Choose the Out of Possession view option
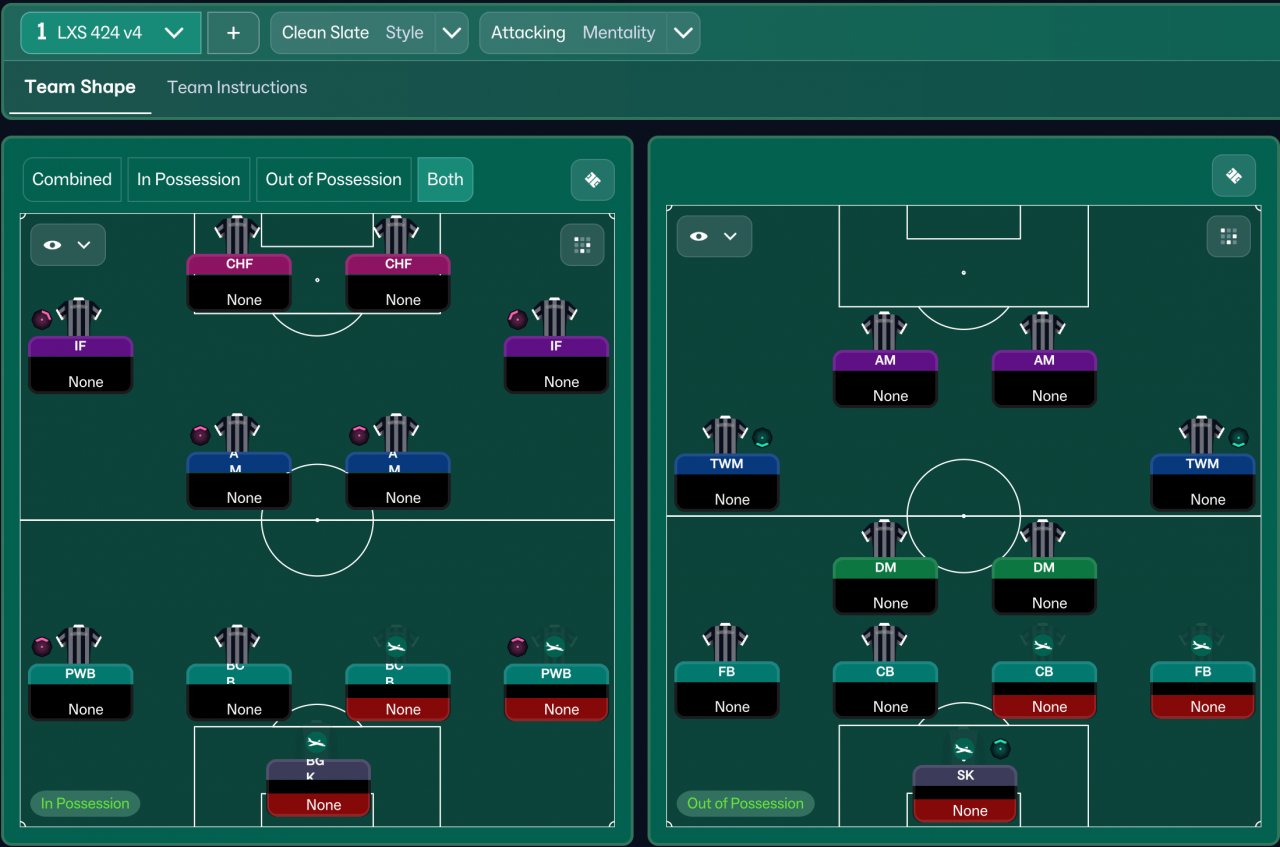The image size is (1280, 847). tap(333, 180)
